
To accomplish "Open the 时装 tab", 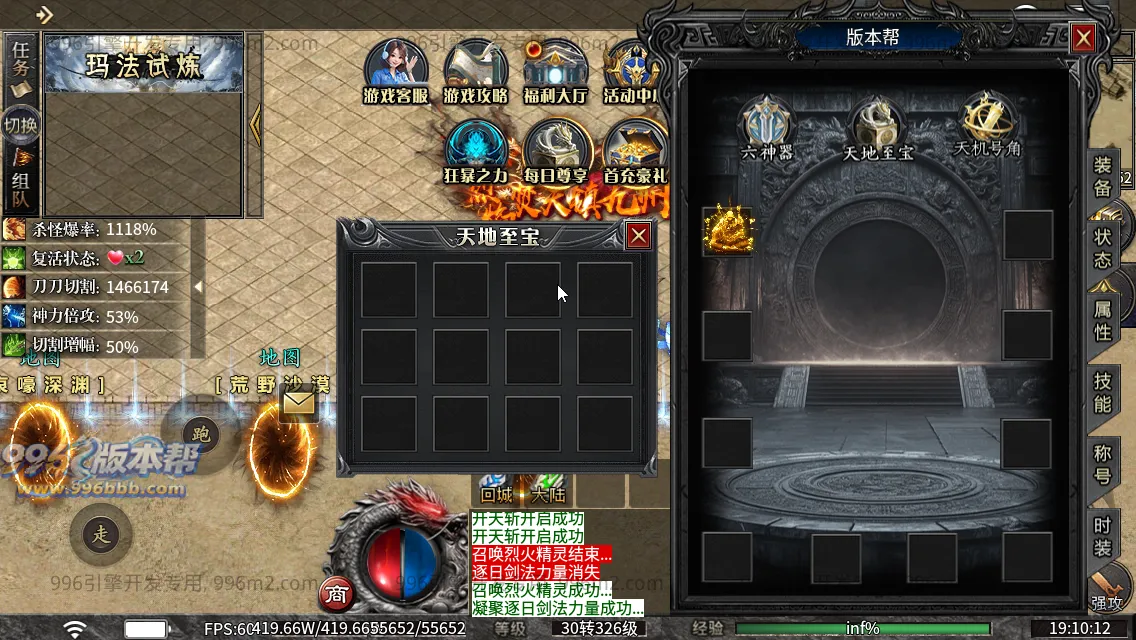I will (1102, 537).
